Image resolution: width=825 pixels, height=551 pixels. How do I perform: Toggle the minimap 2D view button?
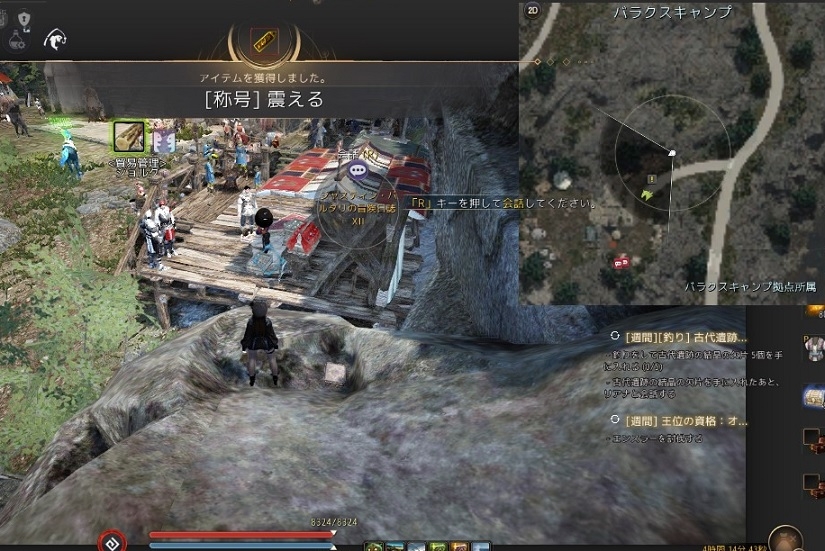tap(533, 11)
